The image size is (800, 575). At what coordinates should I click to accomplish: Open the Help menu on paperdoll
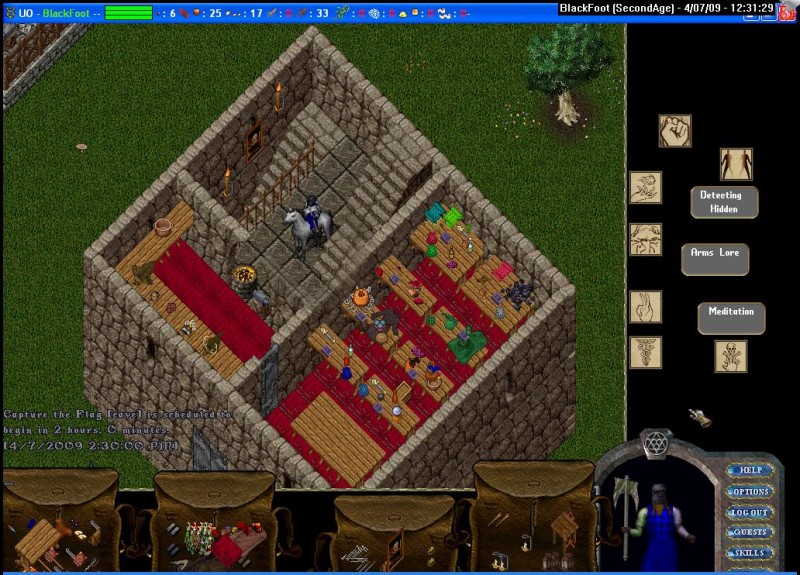tap(750, 470)
